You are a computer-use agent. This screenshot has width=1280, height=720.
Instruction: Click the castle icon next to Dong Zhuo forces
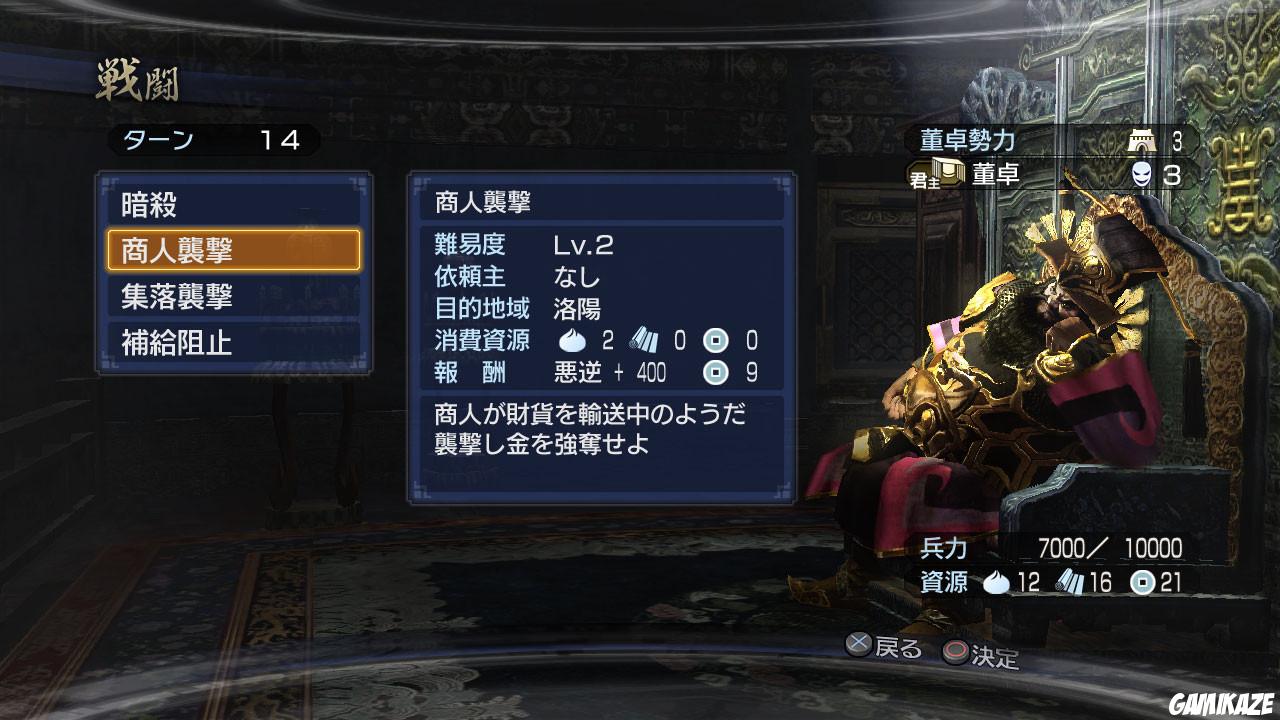click(1141, 141)
